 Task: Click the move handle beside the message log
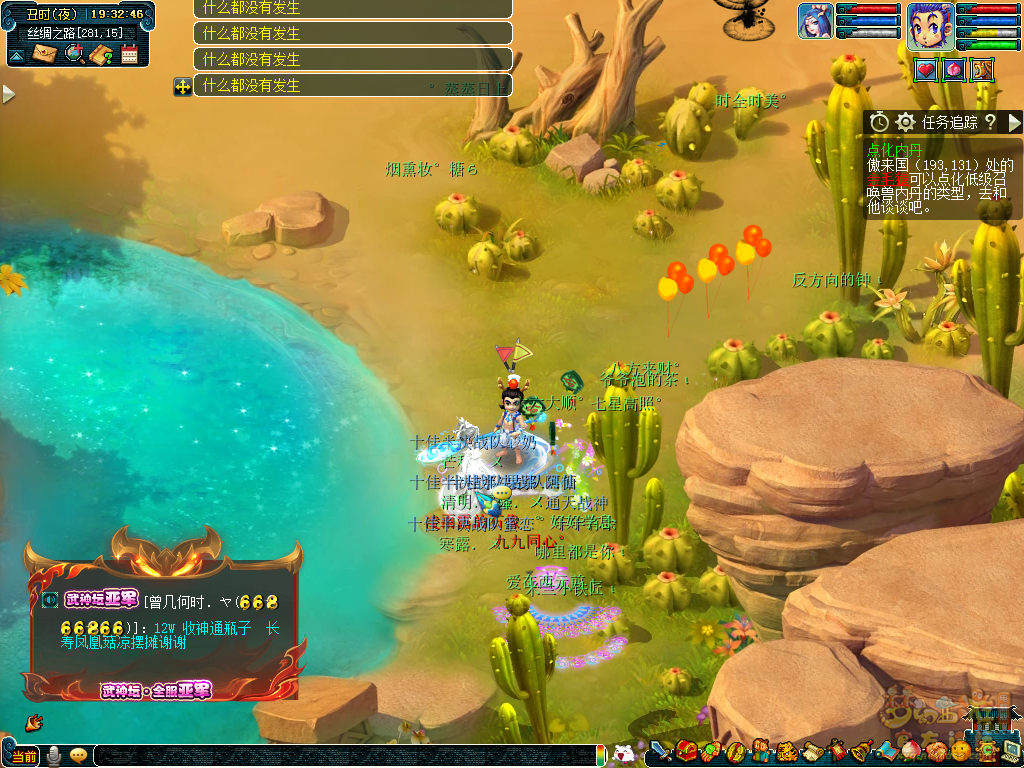coord(182,86)
